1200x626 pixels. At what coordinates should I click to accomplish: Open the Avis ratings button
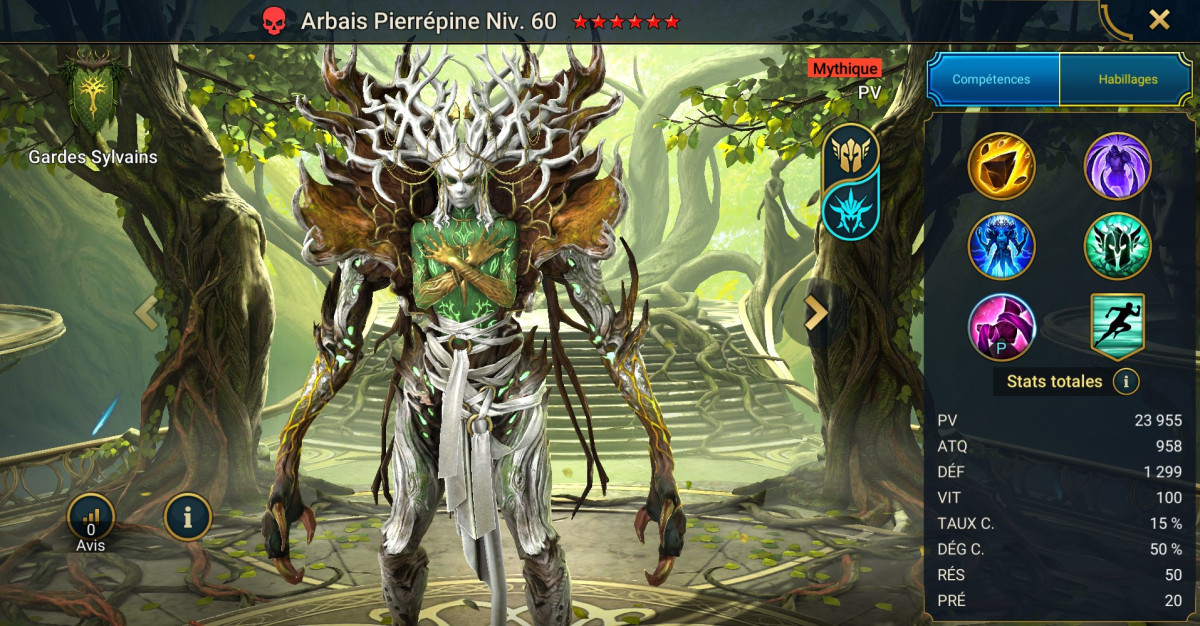[91, 517]
